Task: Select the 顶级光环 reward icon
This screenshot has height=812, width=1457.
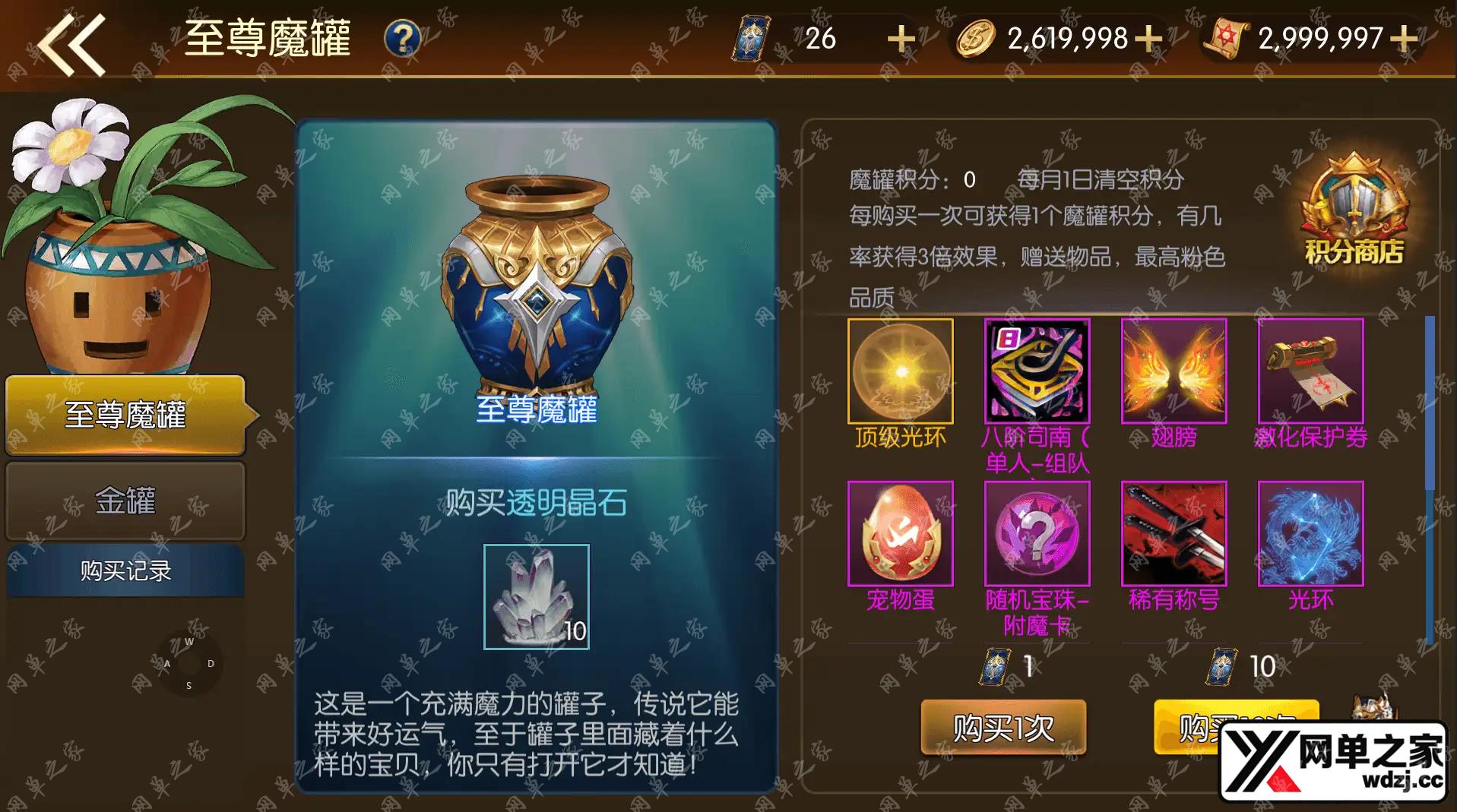Action: 900,371
